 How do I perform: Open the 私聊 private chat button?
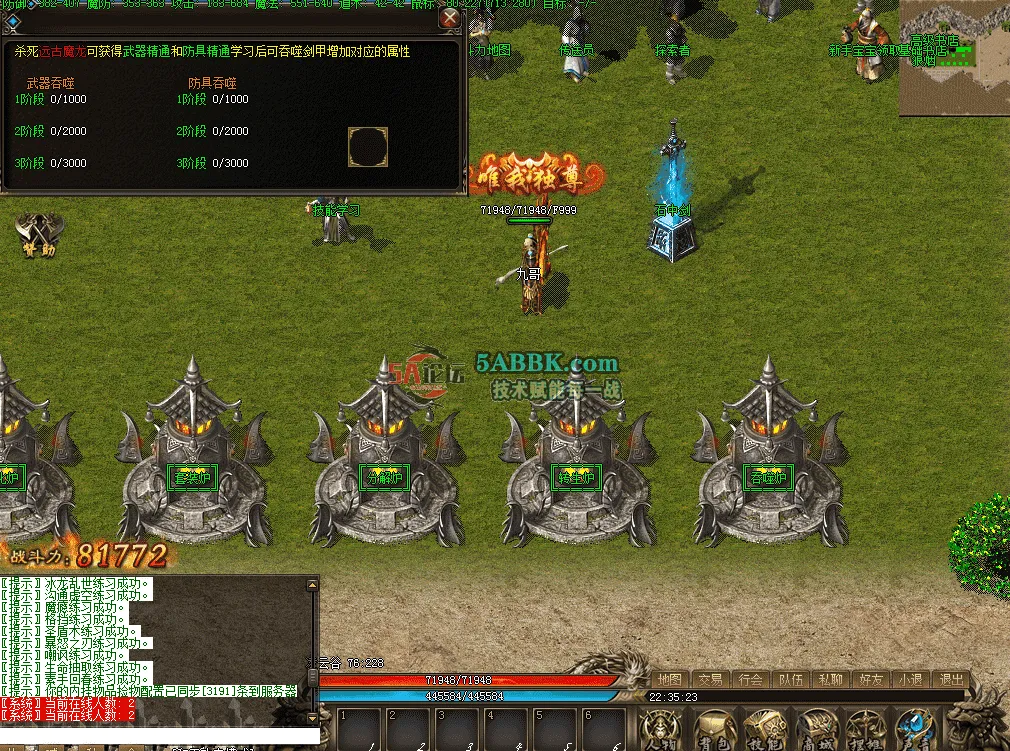click(830, 680)
